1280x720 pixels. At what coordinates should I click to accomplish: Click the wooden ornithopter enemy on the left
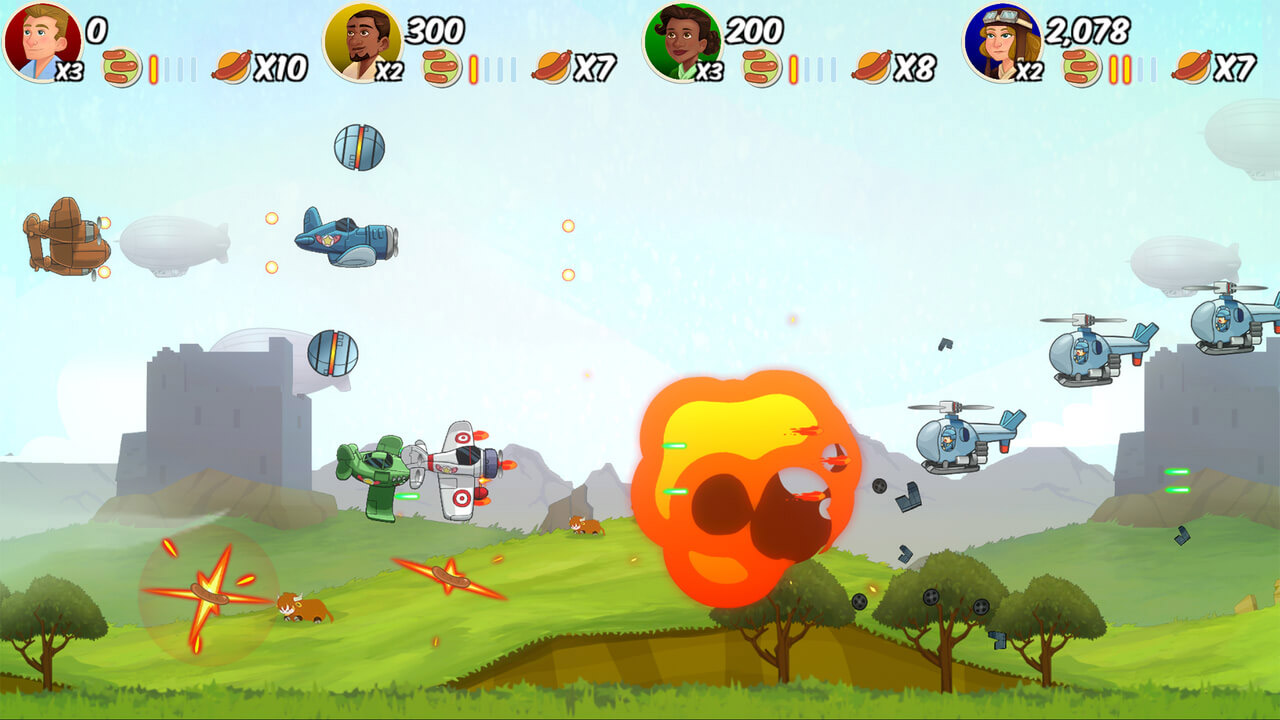coord(65,240)
